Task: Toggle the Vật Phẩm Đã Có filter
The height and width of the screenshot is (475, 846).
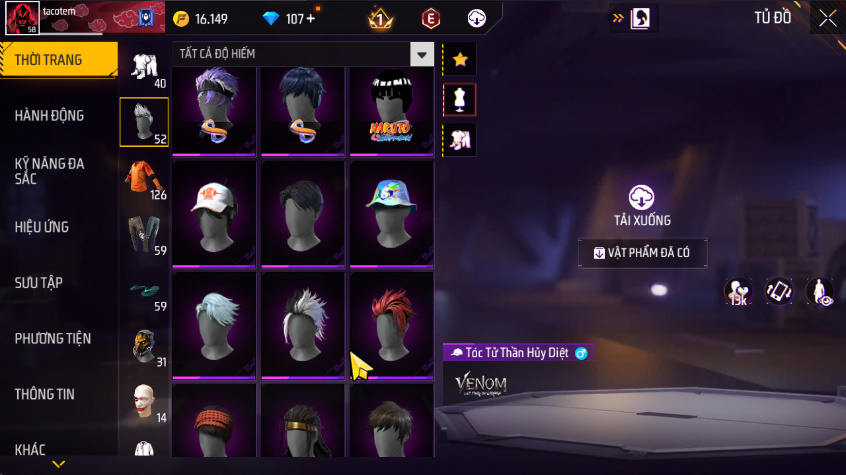Action: (x=642, y=253)
